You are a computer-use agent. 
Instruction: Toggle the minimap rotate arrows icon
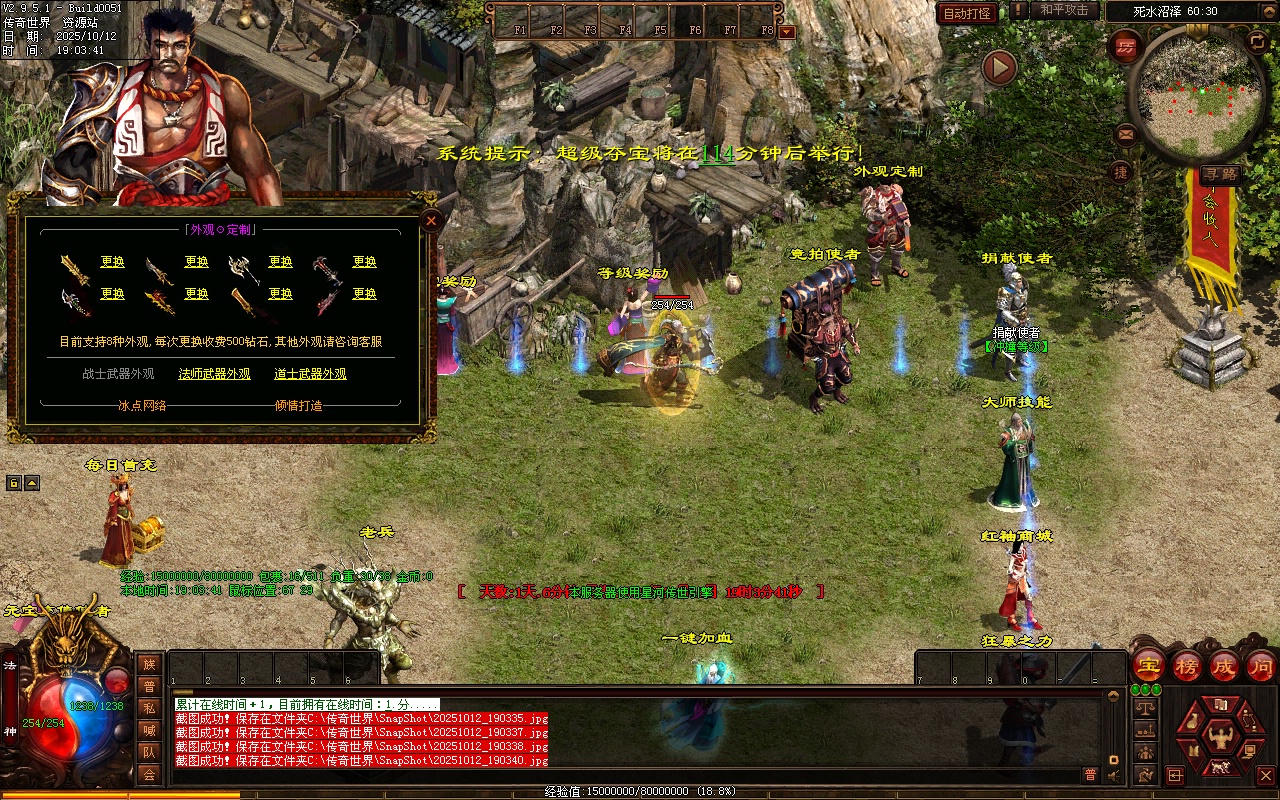(x=1257, y=41)
